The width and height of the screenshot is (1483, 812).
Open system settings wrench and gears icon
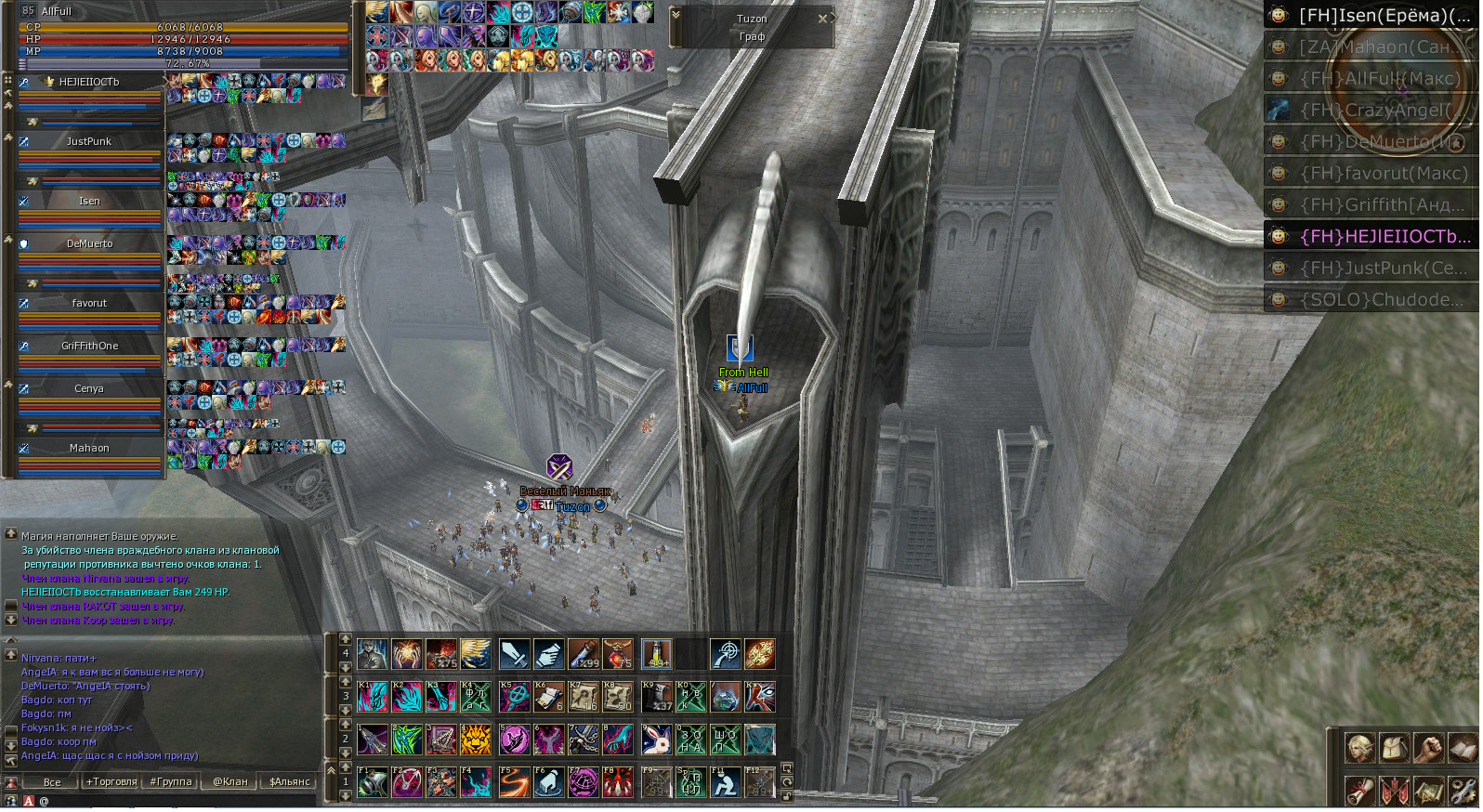pos(1463,791)
